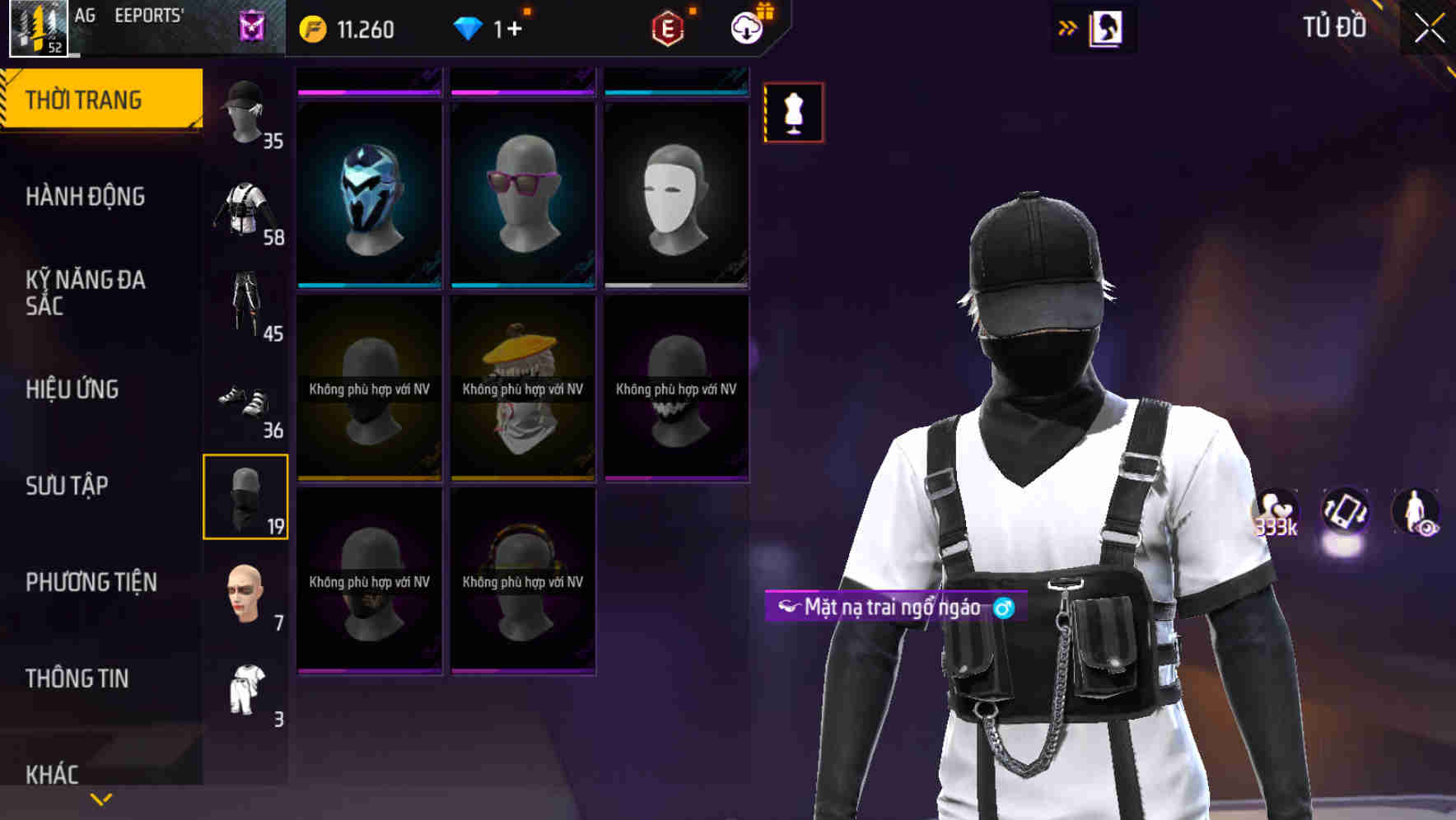Select the pants category icon
1456x820 pixels.
(x=245, y=305)
